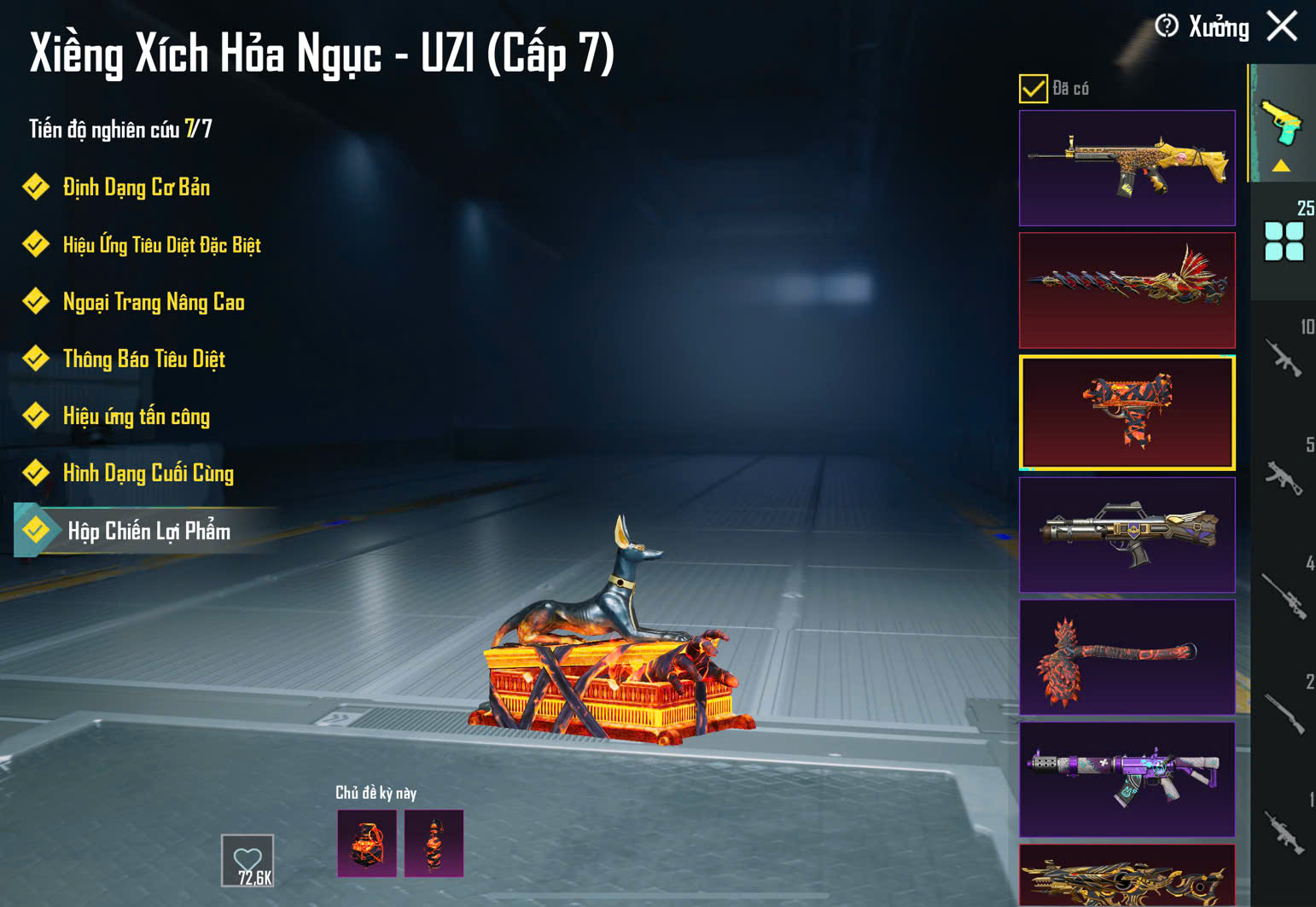Switch to the all-categories grid tab
Screen dimensions: 1316x907
coord(1284,241)
